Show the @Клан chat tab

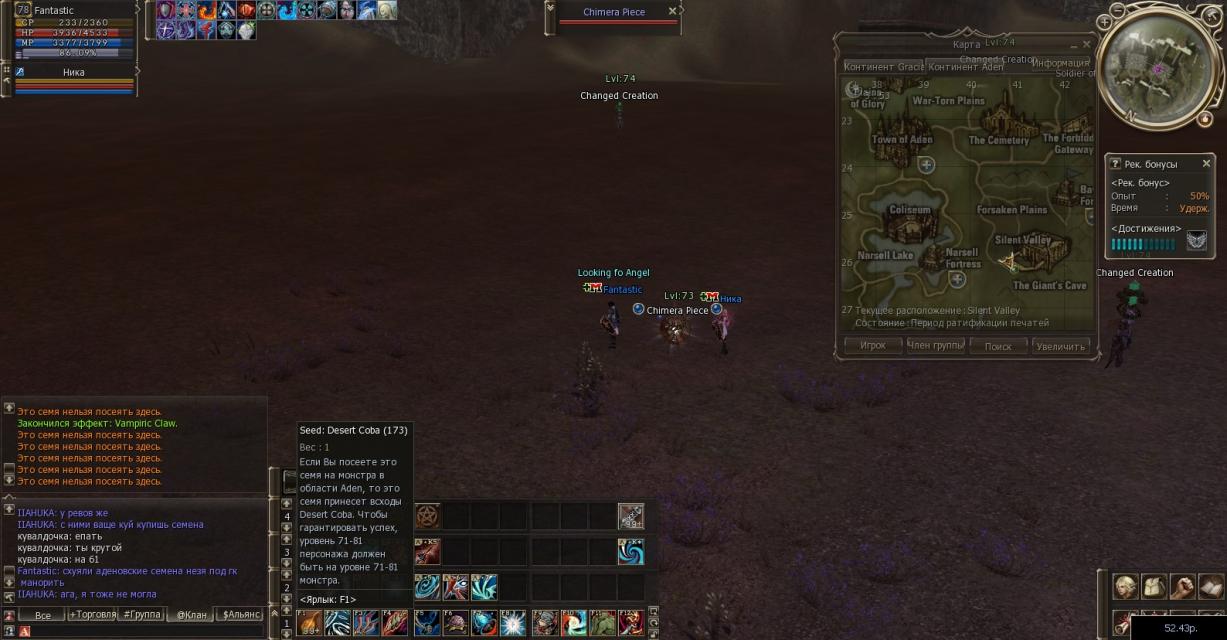tap(190, 615)
